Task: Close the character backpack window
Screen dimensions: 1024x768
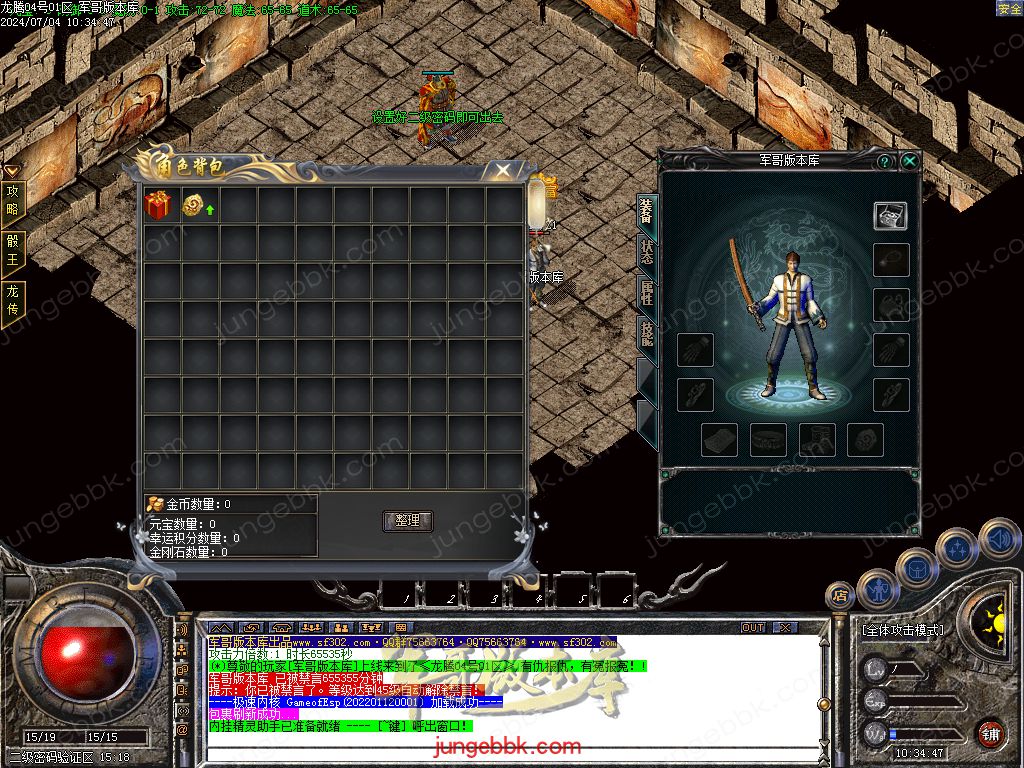Action: click(x=503, y=171)
